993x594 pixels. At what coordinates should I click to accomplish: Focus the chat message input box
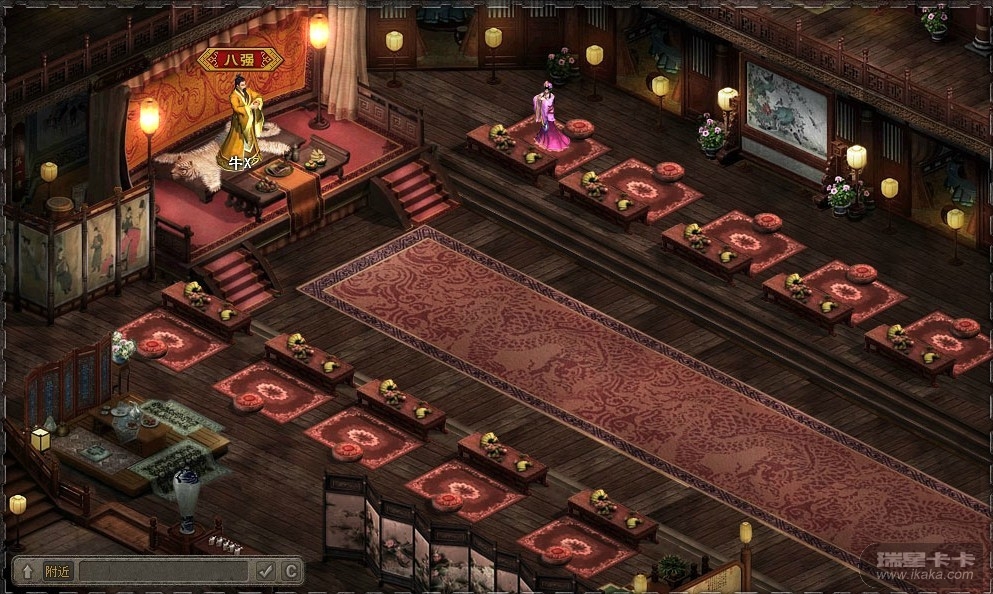click(163, 571)
